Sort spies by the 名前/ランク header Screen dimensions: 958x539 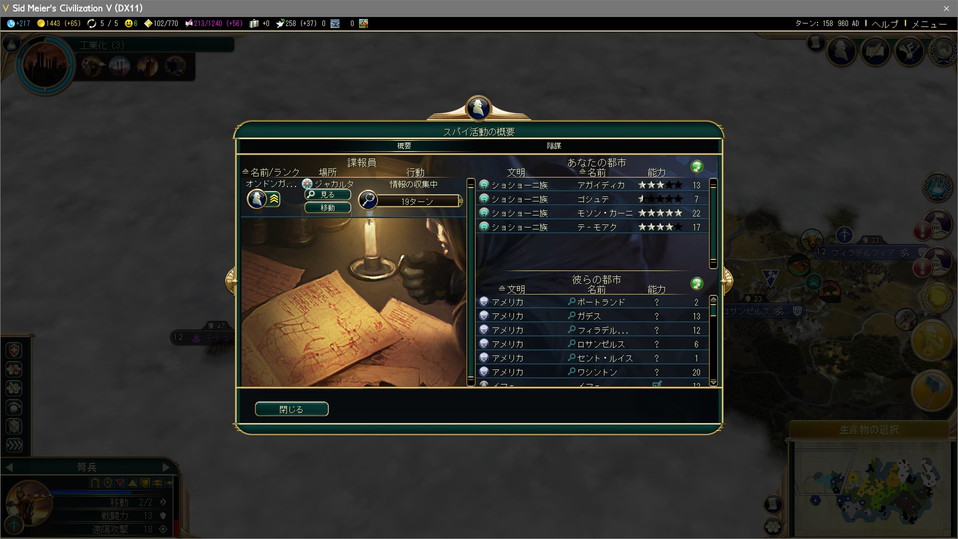pos(272,173)
